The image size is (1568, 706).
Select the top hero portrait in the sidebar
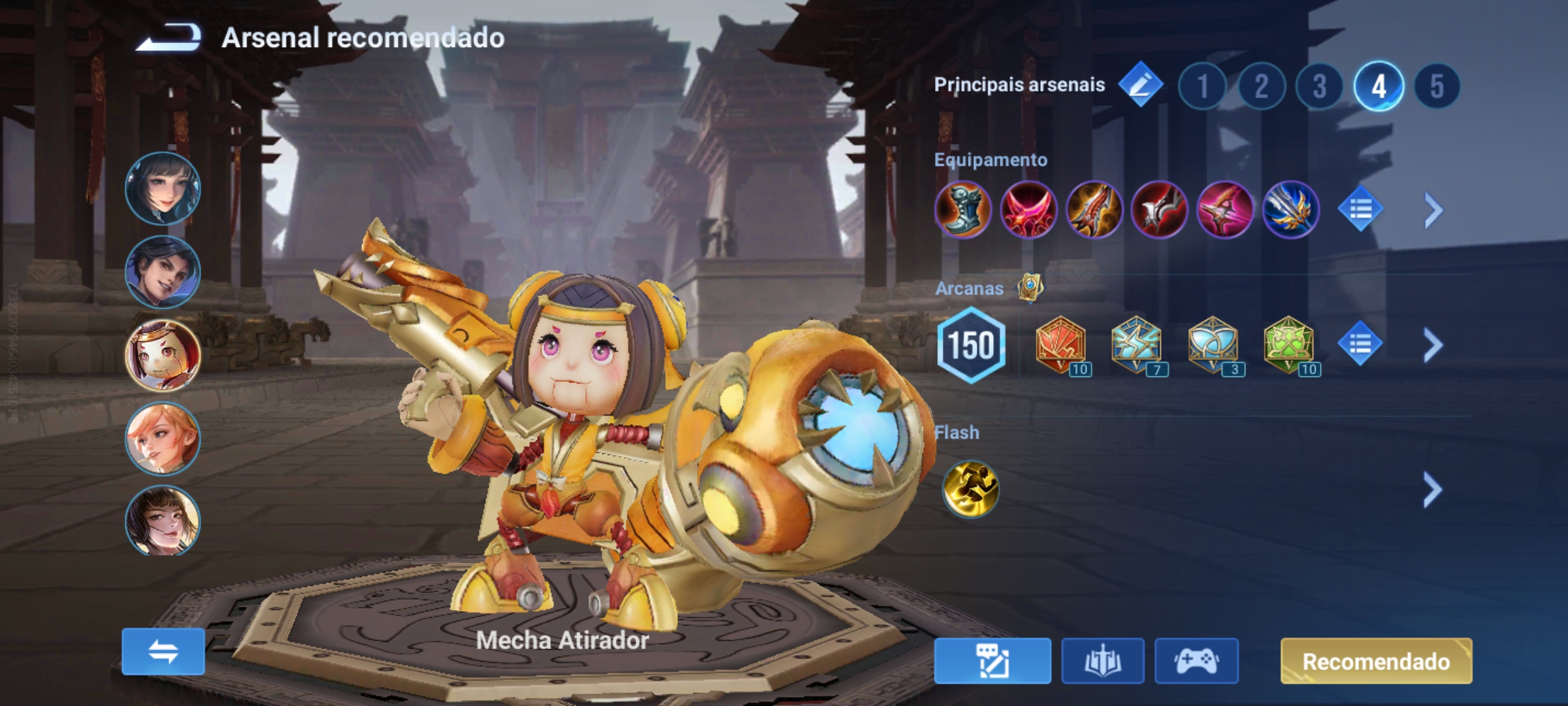[163, 188]
